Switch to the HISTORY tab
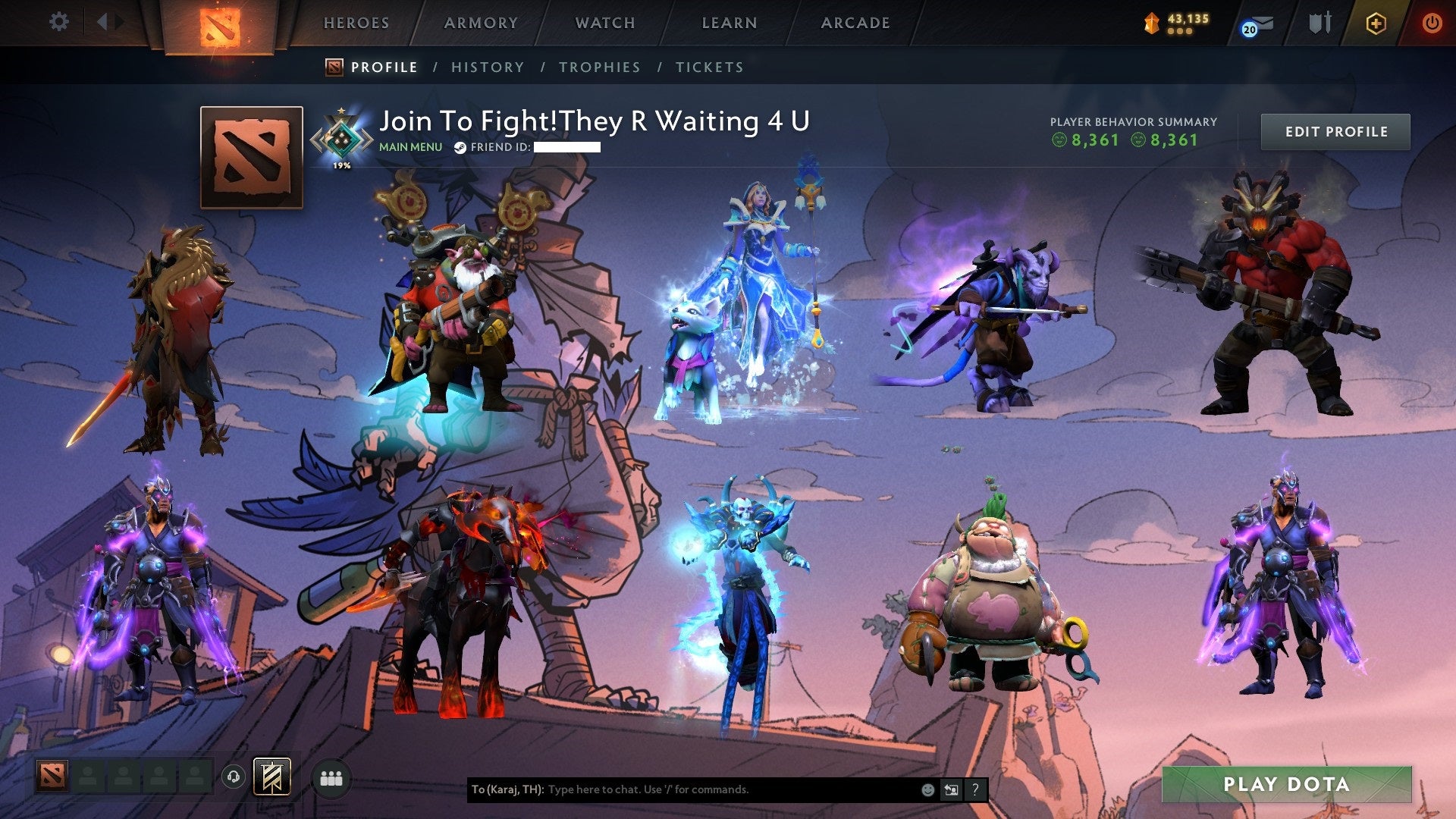Viewport: 1456px width, 819px height. (488, 67)
